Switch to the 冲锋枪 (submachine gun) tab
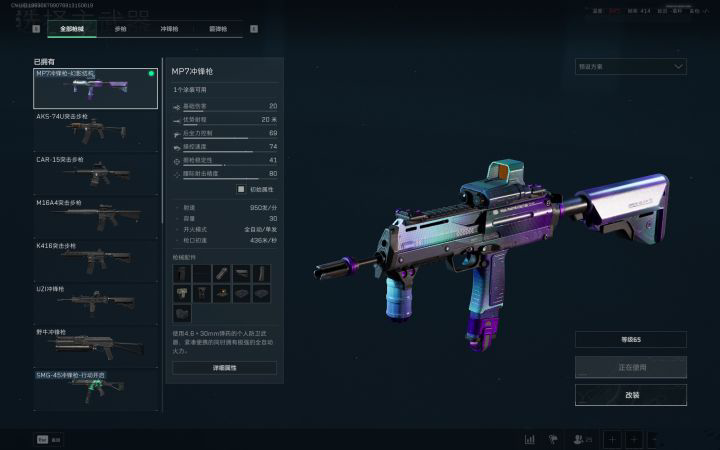720x450 pixels. [x=171, y=29]
